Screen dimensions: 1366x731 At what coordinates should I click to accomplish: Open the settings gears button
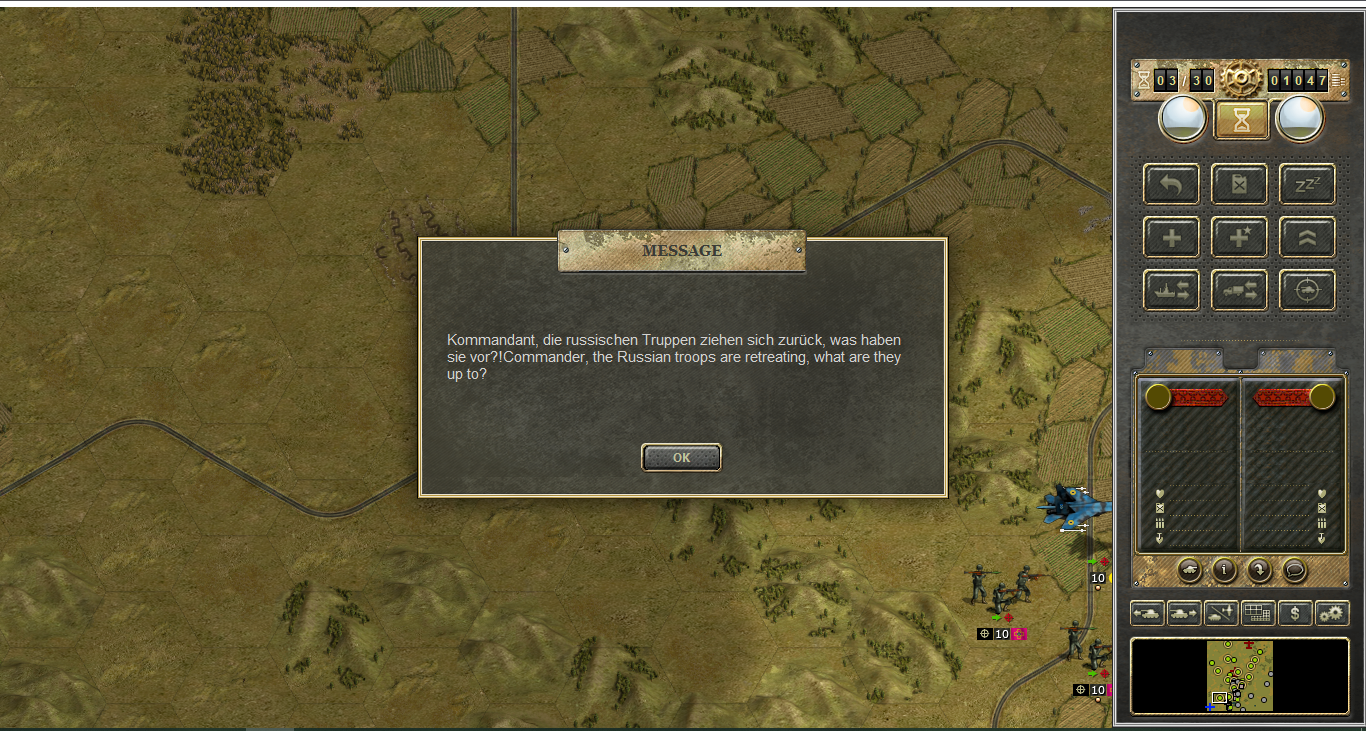click(1332, 613)
